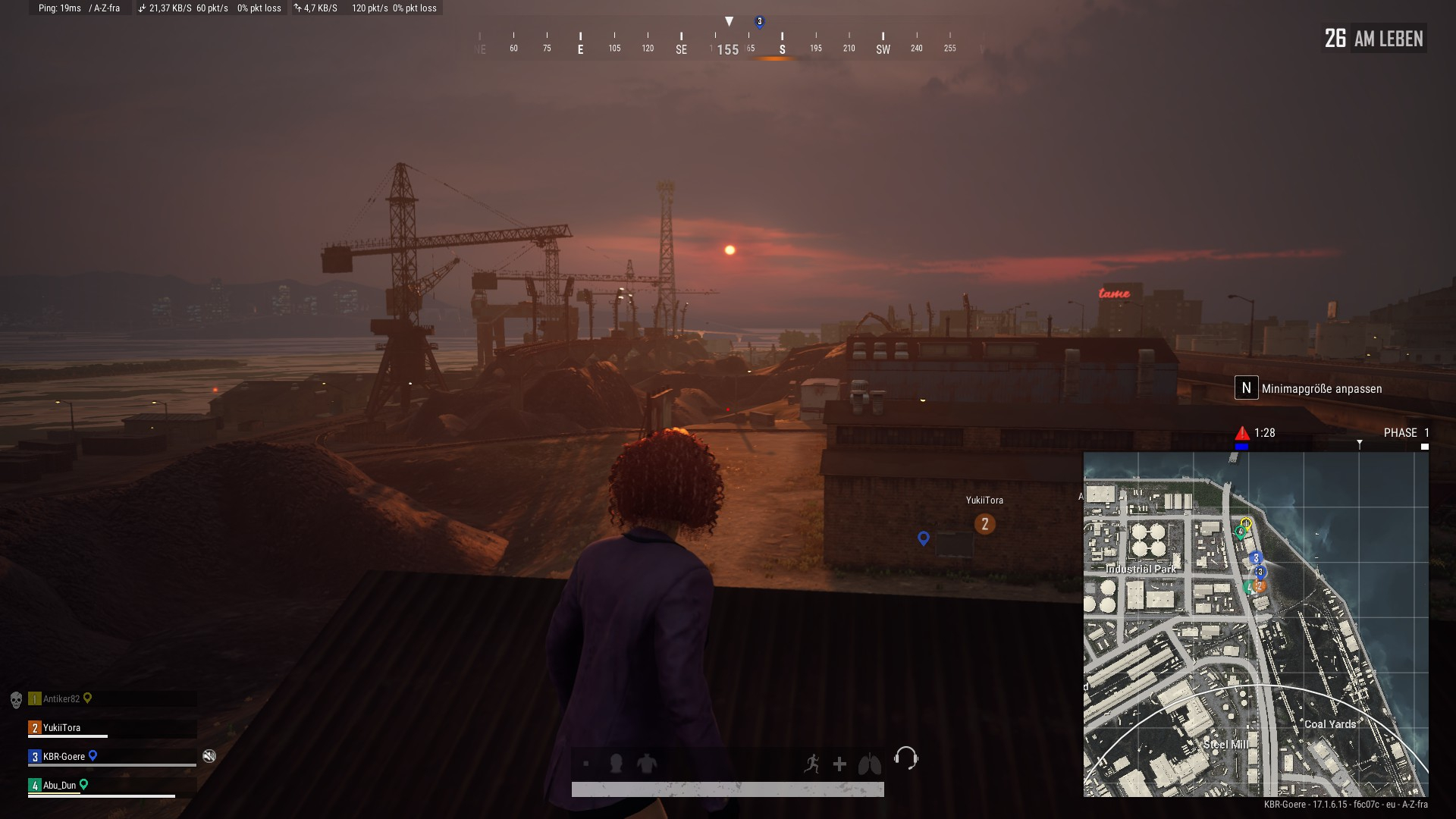Select Abu_Dun in the squad list

click(x=60, y=786)
